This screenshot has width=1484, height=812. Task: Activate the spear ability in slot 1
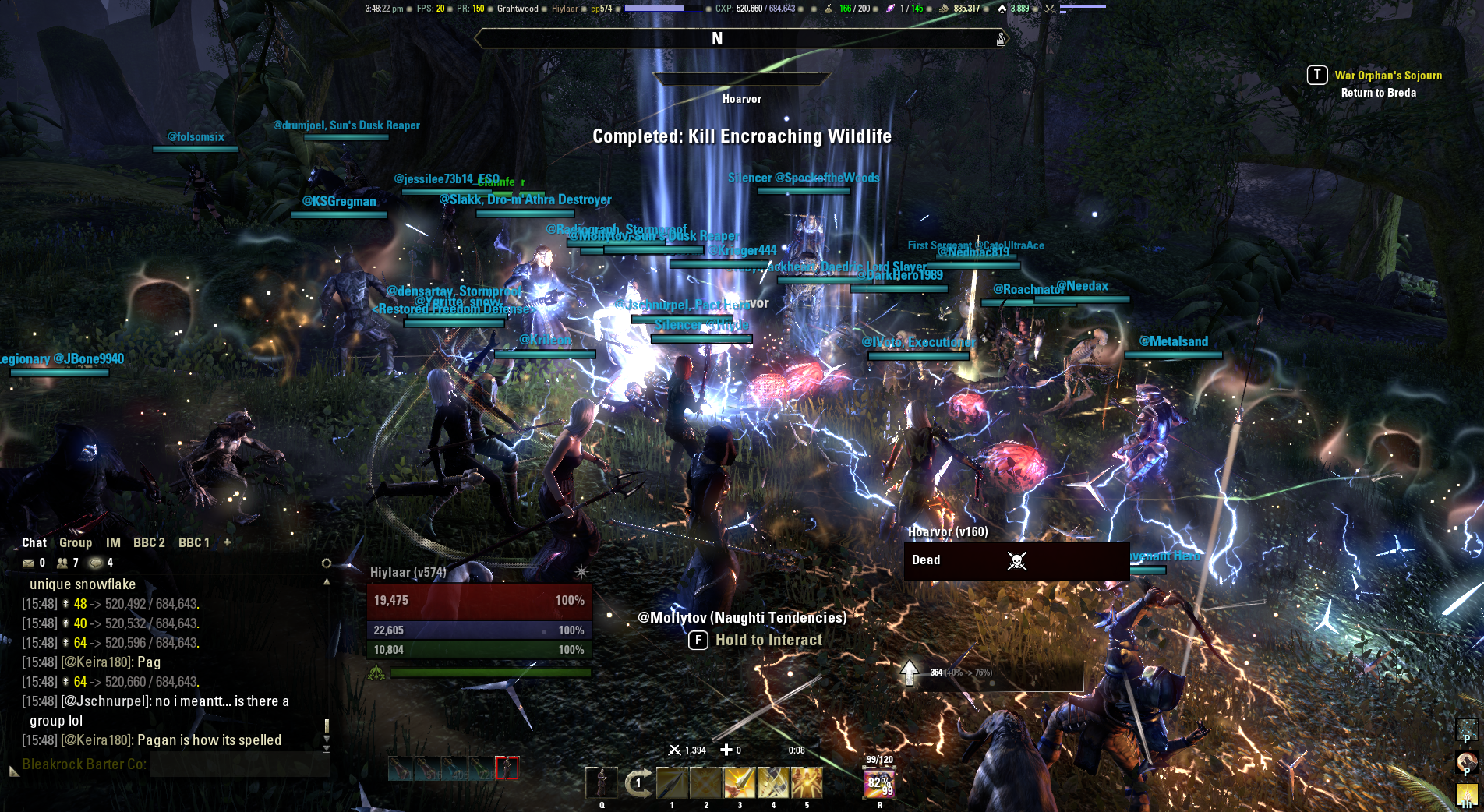pyautogui.click(x=672, y=782)
